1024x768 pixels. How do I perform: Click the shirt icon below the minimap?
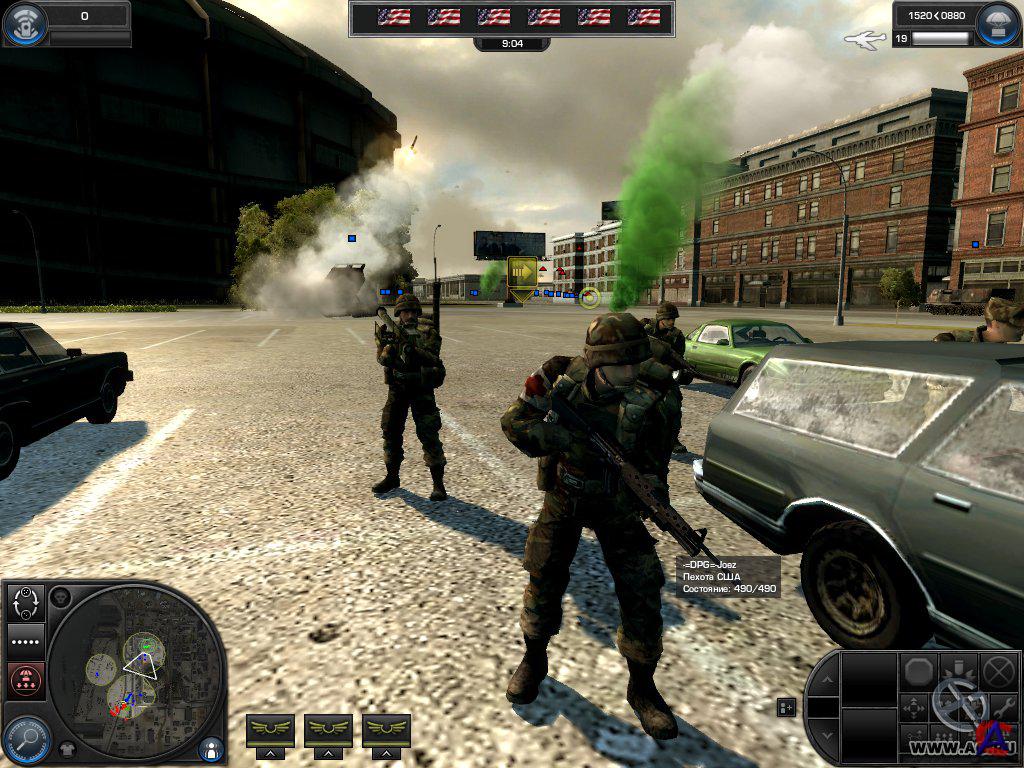(68, 748)
